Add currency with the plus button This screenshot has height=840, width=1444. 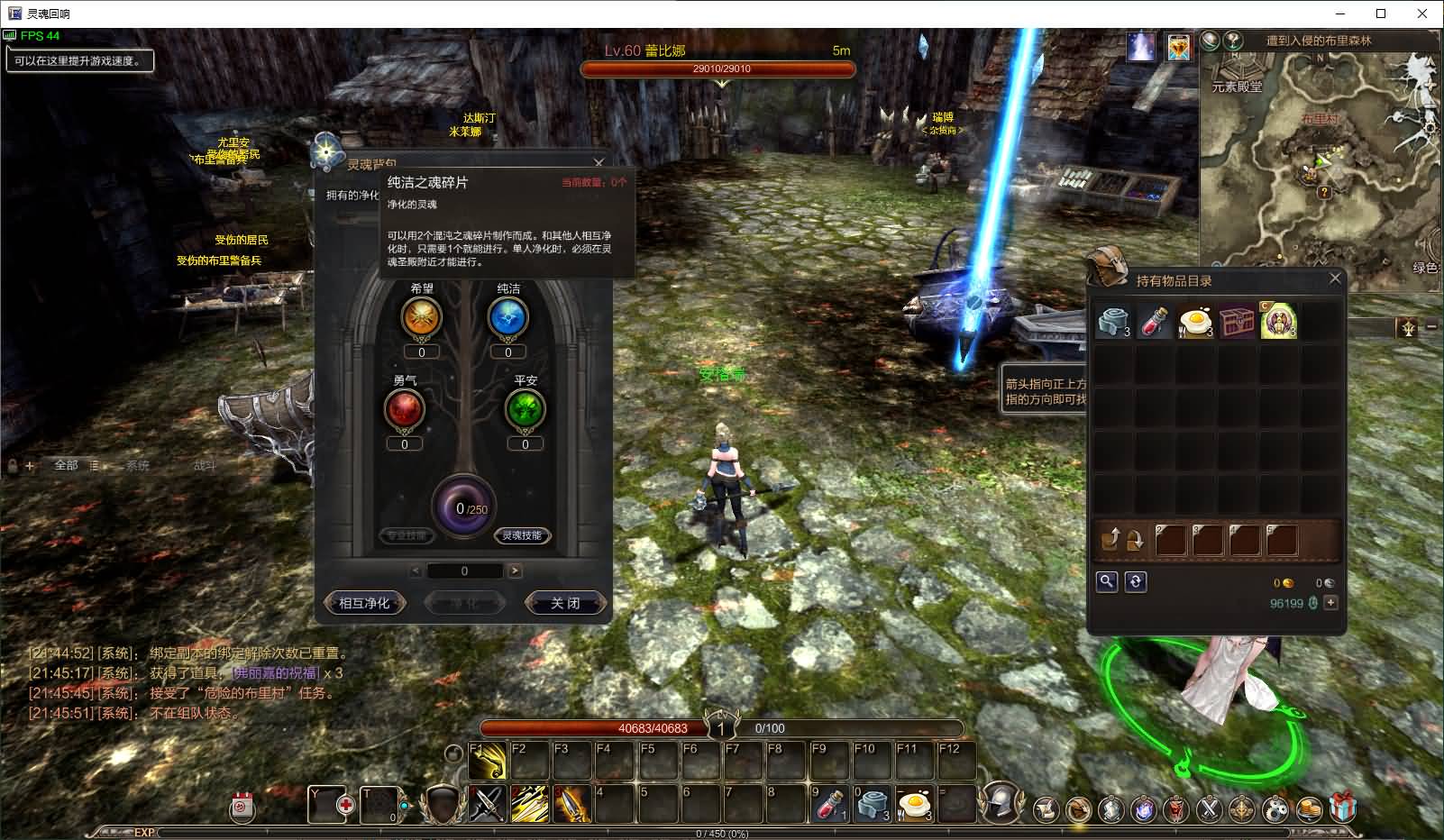click(1330, 603)
